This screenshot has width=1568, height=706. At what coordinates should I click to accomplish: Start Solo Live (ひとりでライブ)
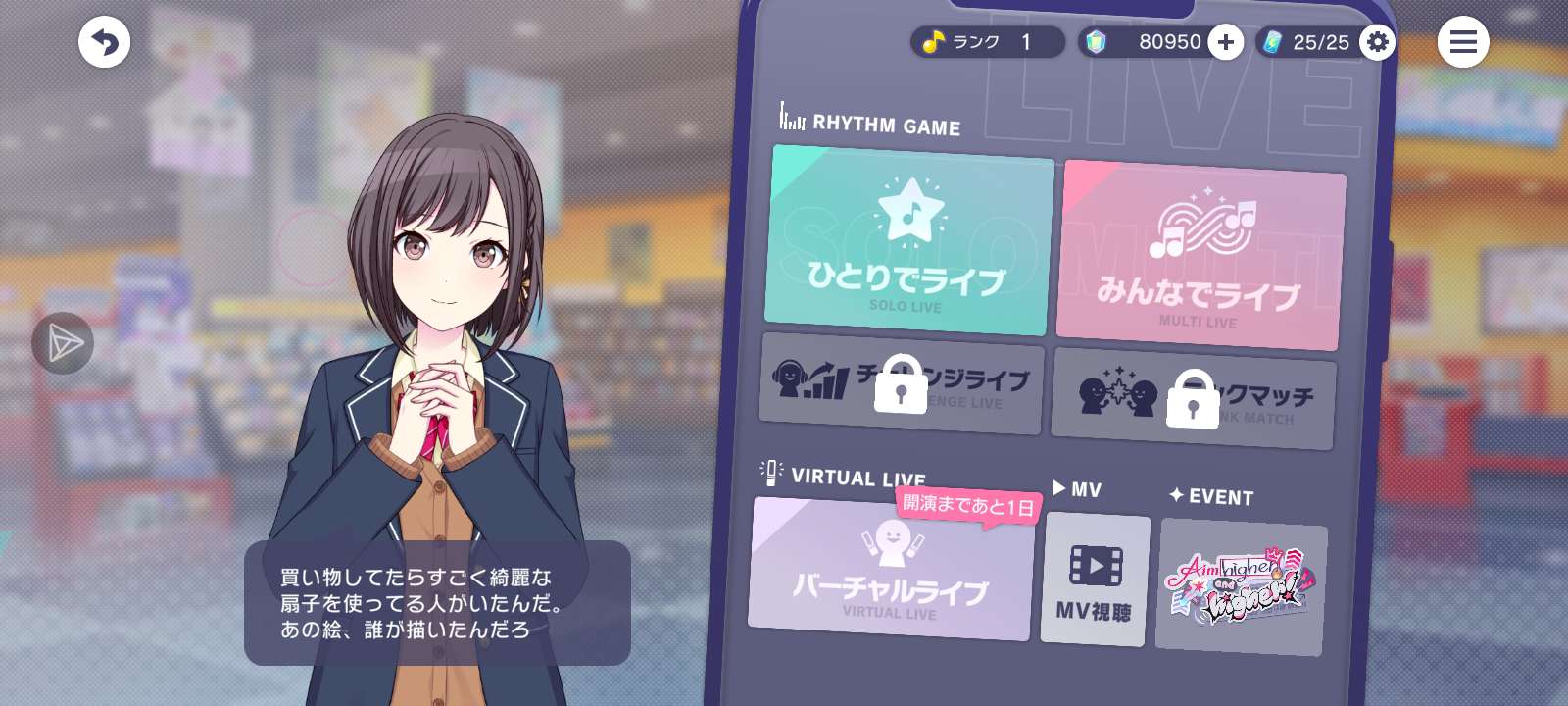pos(907,241)
